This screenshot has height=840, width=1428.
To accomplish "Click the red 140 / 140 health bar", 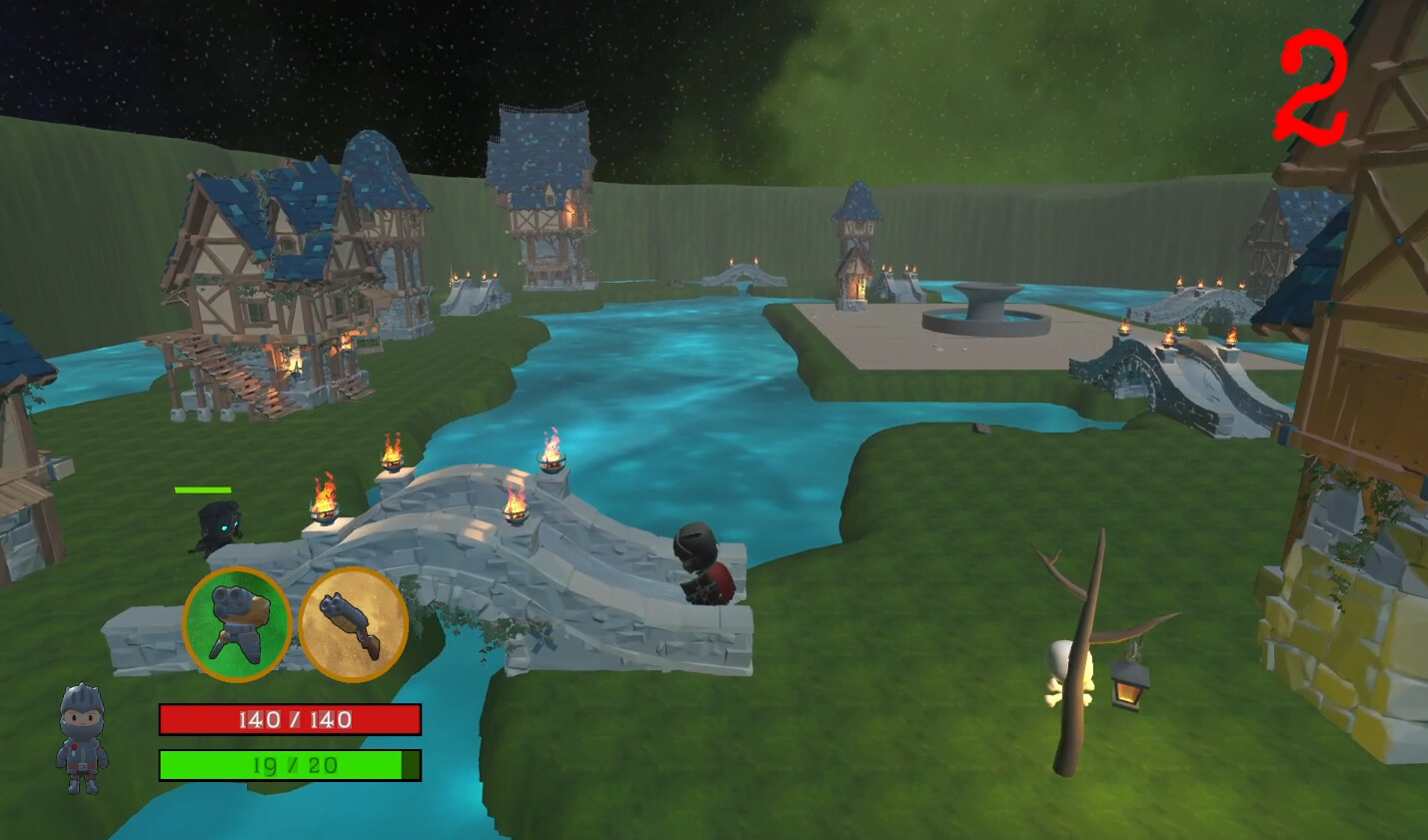I will pyautogui.click(x=290, y=718).
